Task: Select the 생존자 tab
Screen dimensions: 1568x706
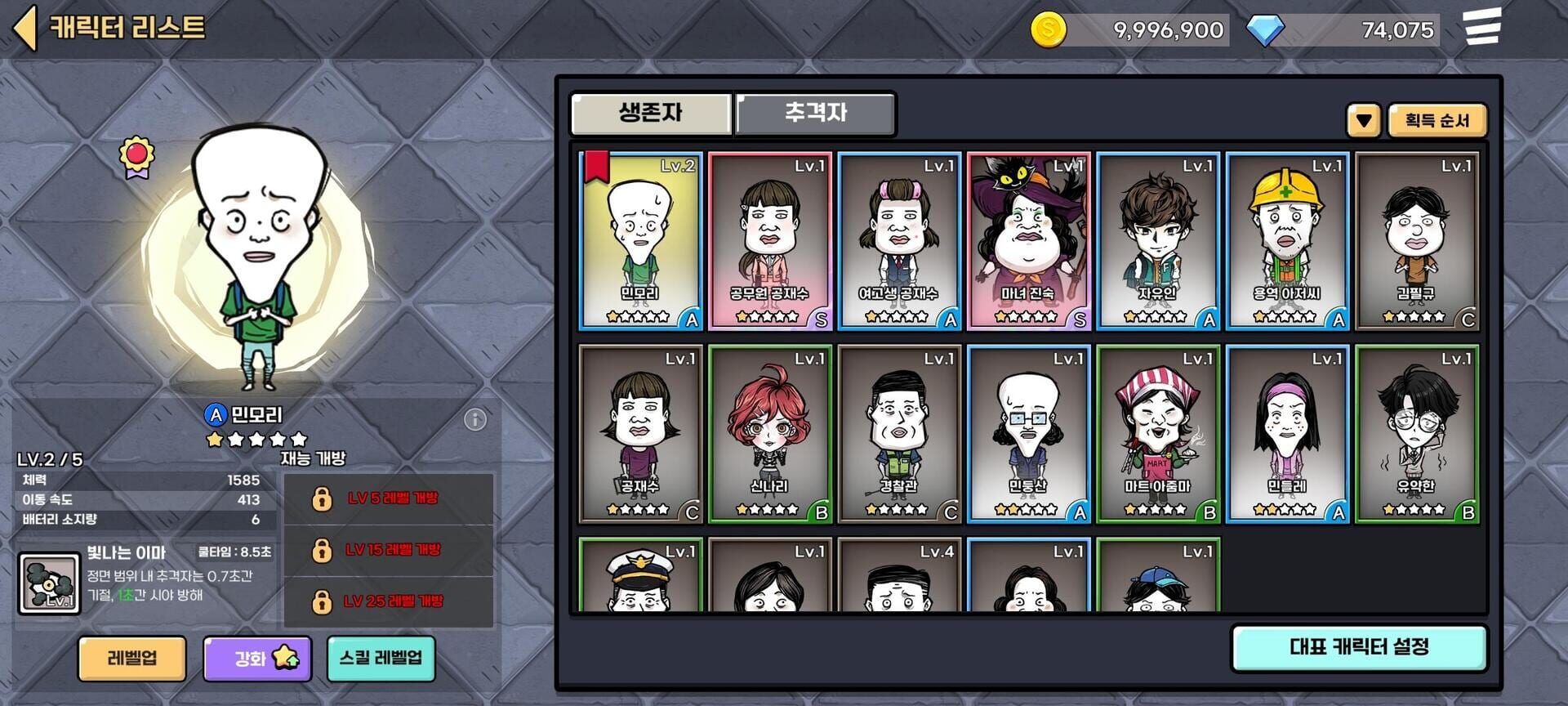Action: point(649,114)
